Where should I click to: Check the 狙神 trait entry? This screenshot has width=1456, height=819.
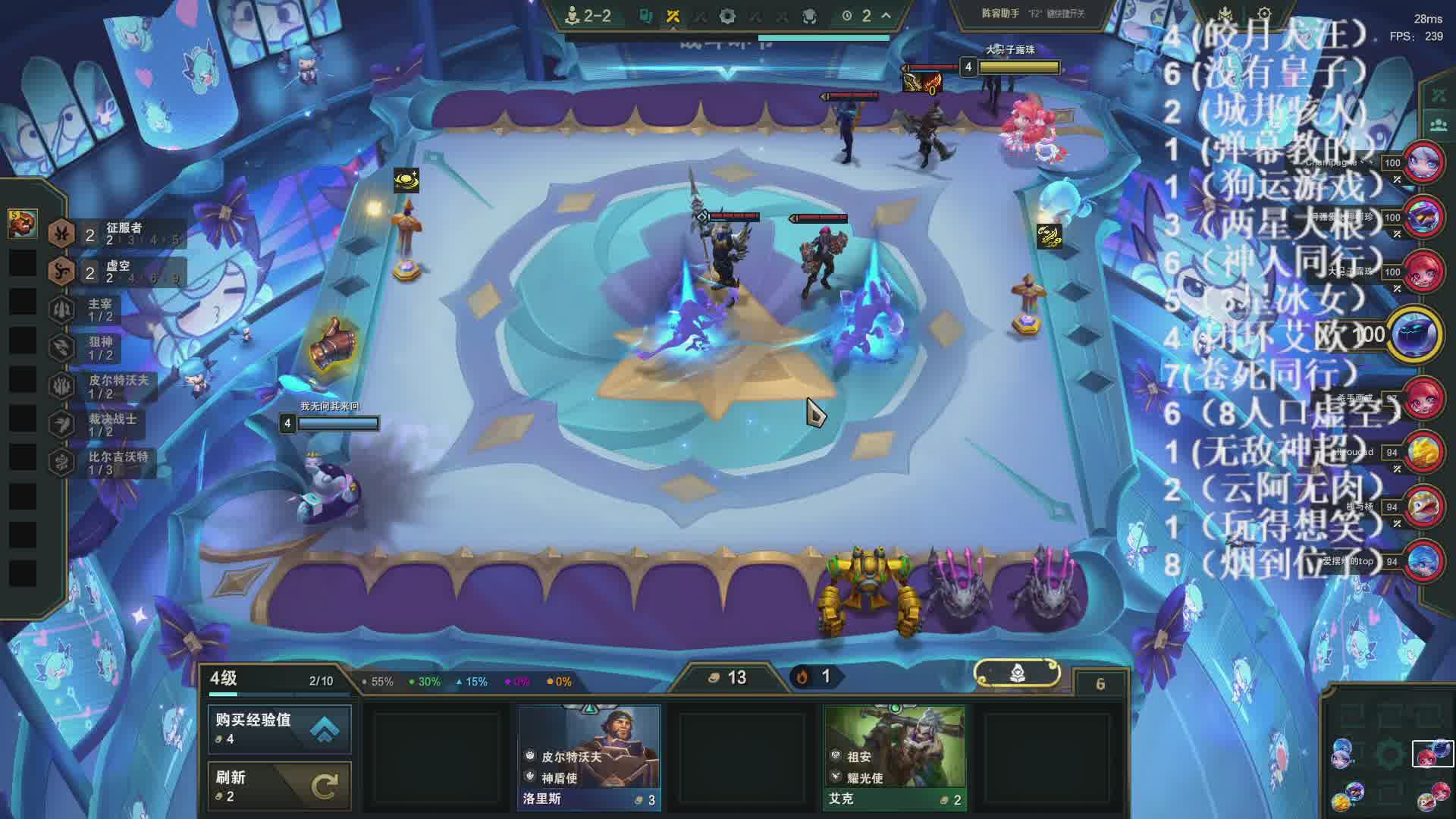click(x=100, y=349)
